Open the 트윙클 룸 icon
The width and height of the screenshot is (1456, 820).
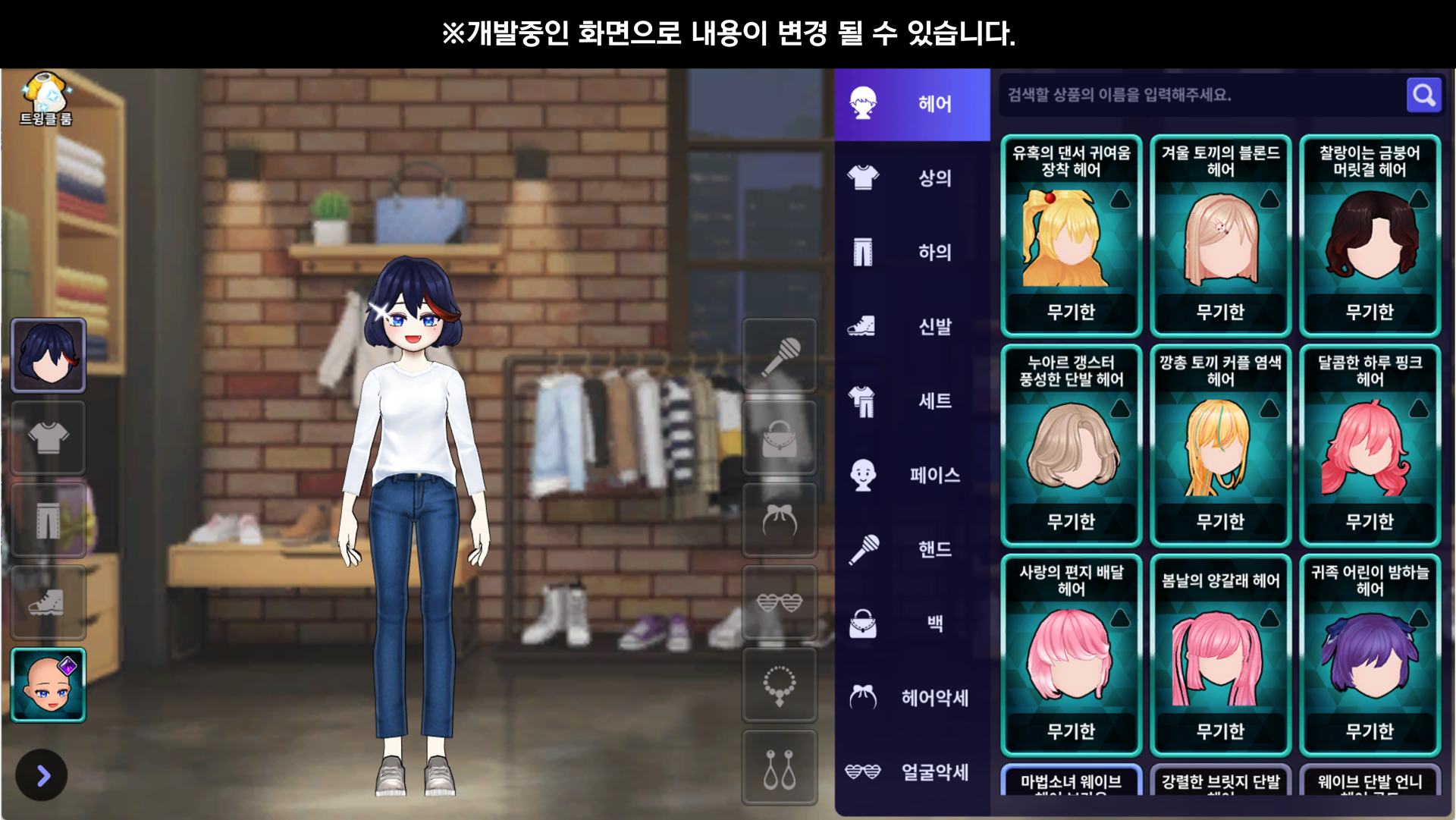click(46, 99)
